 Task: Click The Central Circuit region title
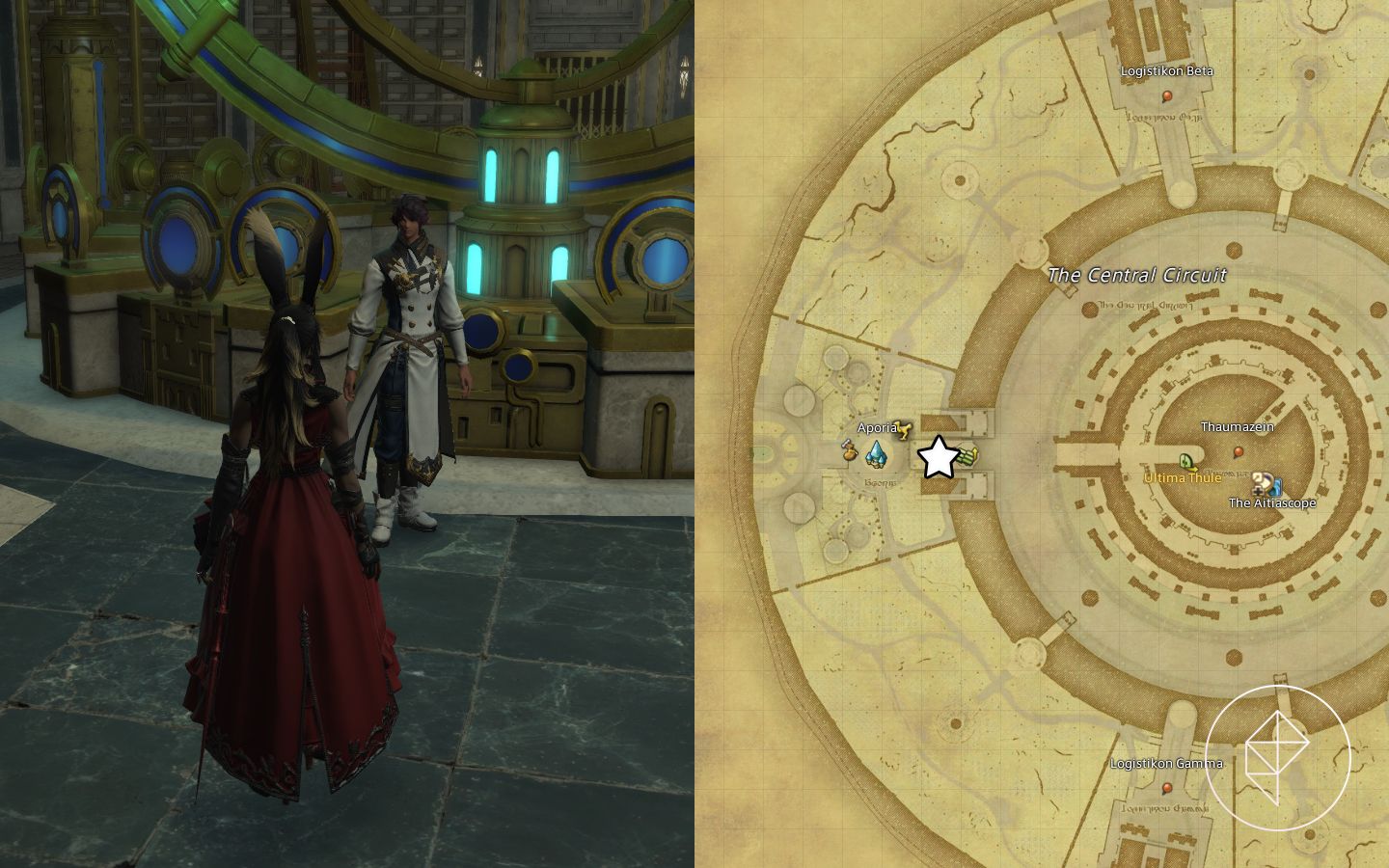[x=1136, y=275]
